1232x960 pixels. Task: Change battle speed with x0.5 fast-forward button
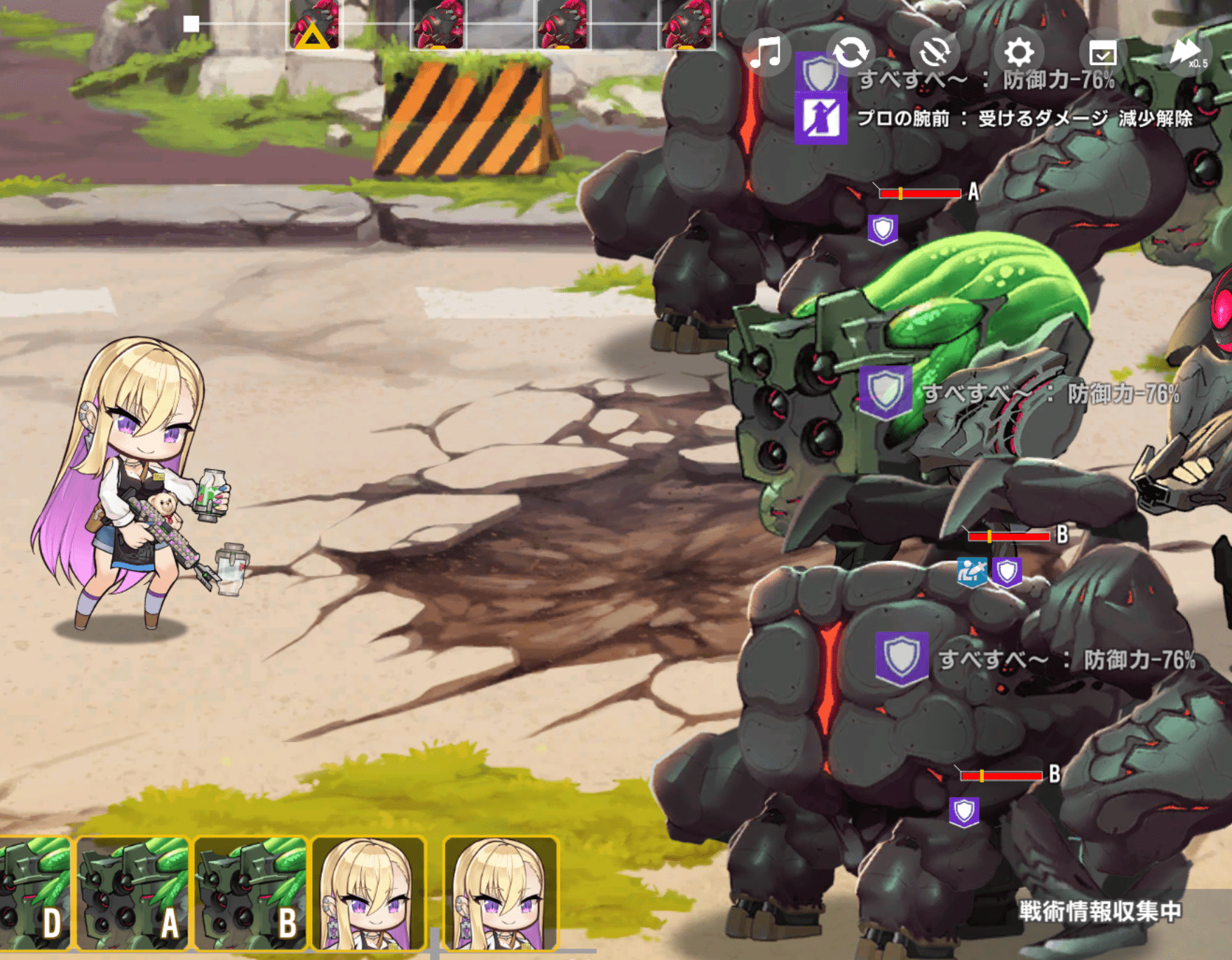1187,53
